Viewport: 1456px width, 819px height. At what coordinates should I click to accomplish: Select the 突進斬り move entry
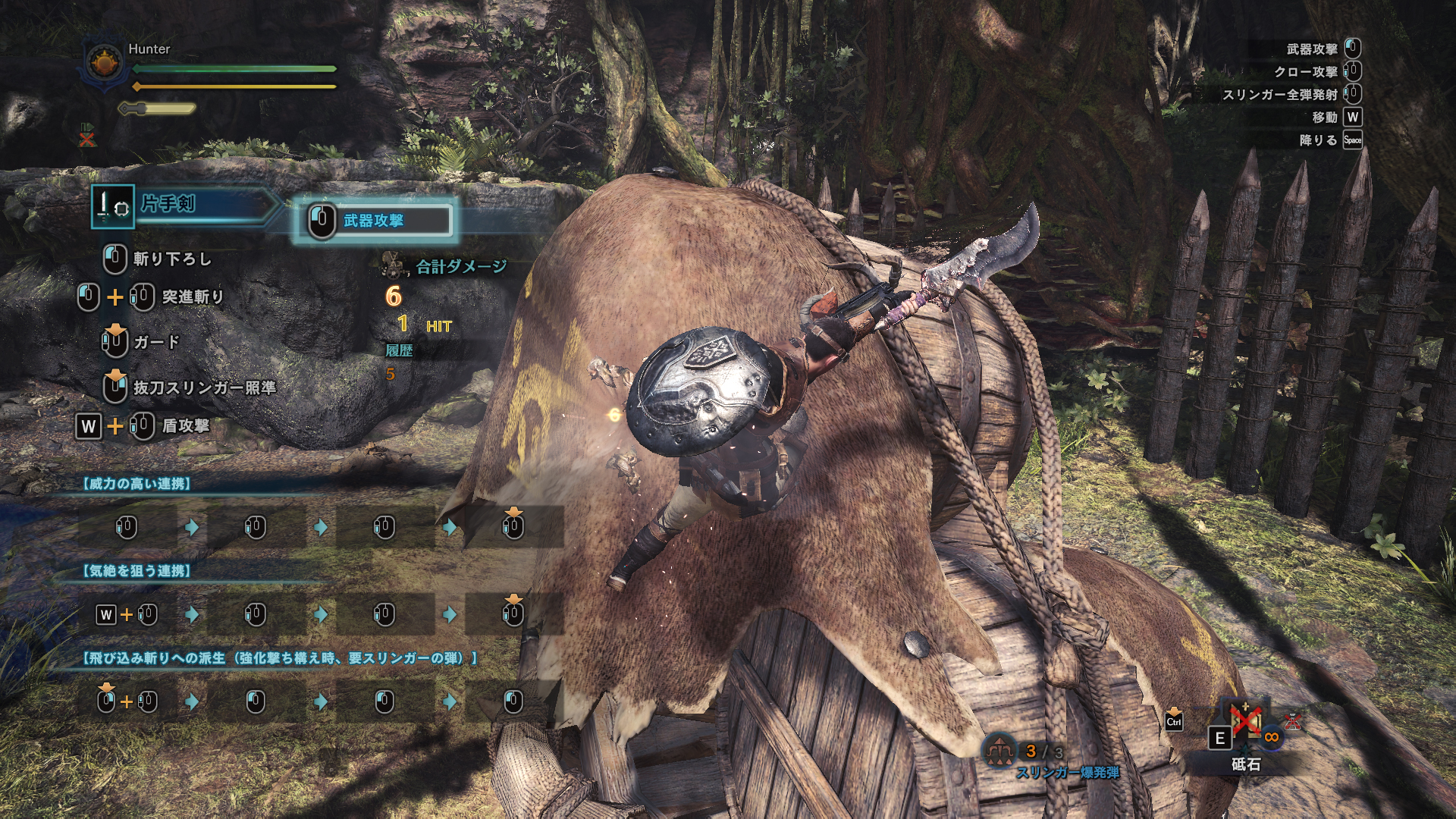[x=193, y=297]
